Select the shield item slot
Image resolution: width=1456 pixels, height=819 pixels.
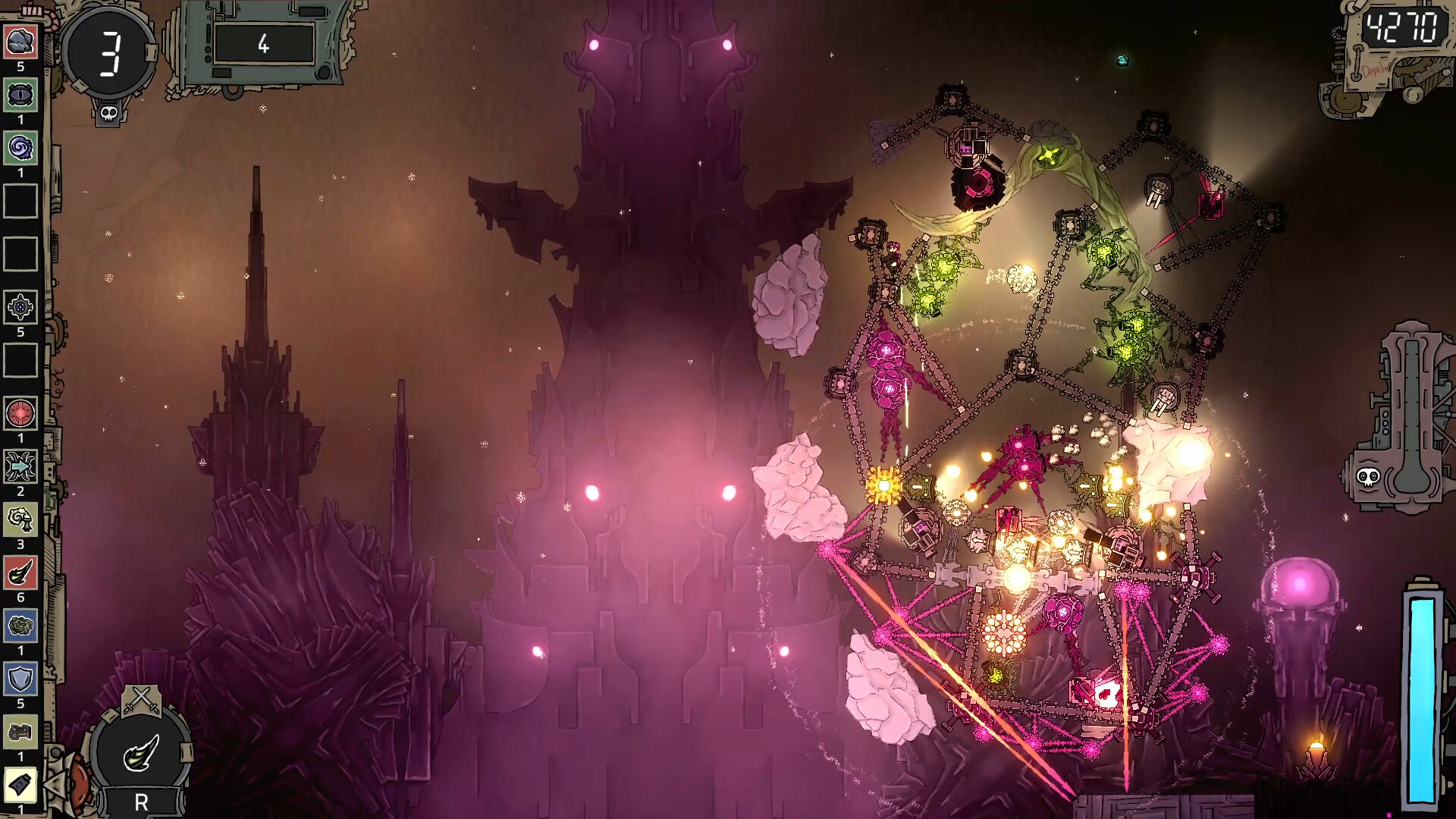(x=20, y=679)
